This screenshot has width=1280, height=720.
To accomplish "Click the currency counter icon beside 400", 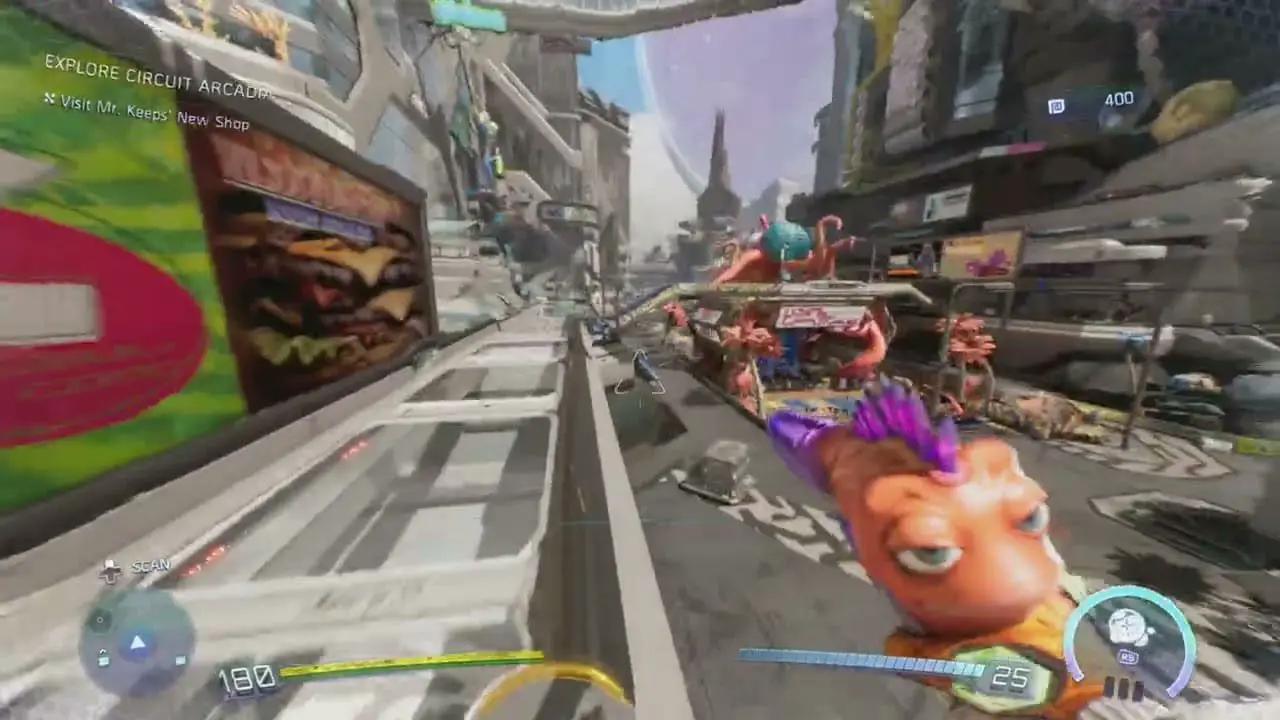I will [x=1057, y=106].
